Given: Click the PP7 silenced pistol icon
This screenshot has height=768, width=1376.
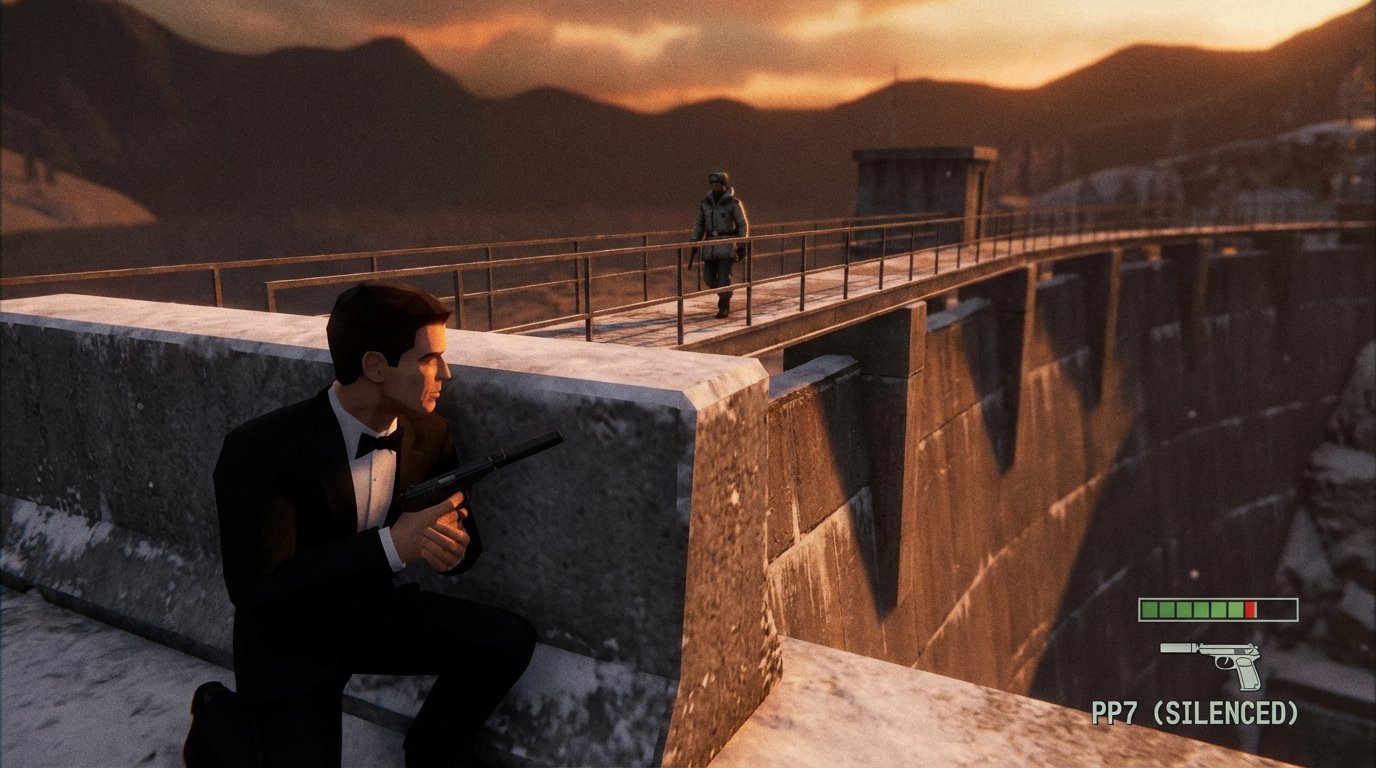Looking at the screenshot, I should tap(1210, 660).
